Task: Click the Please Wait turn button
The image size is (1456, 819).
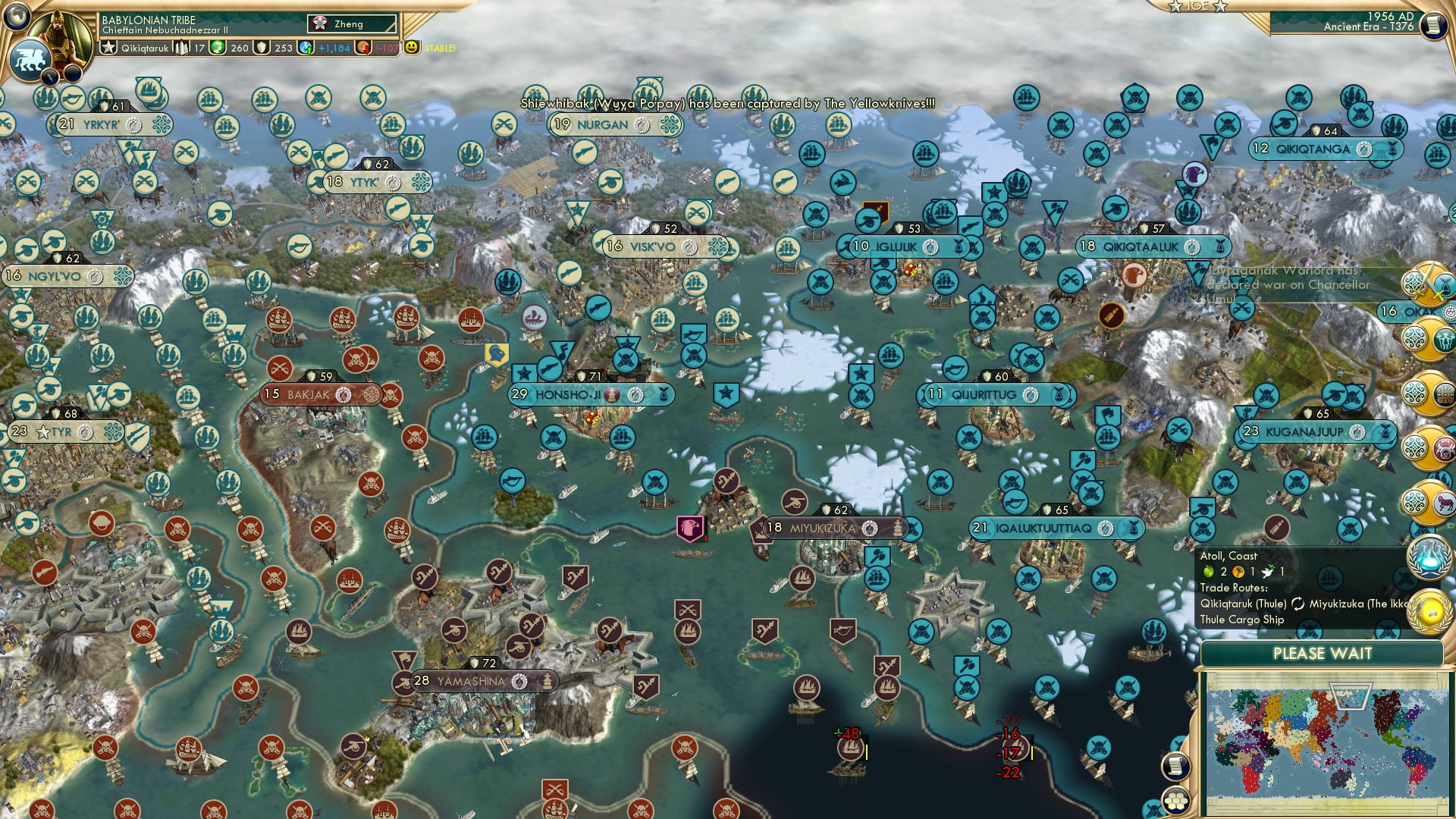Action: (1322, 654)
